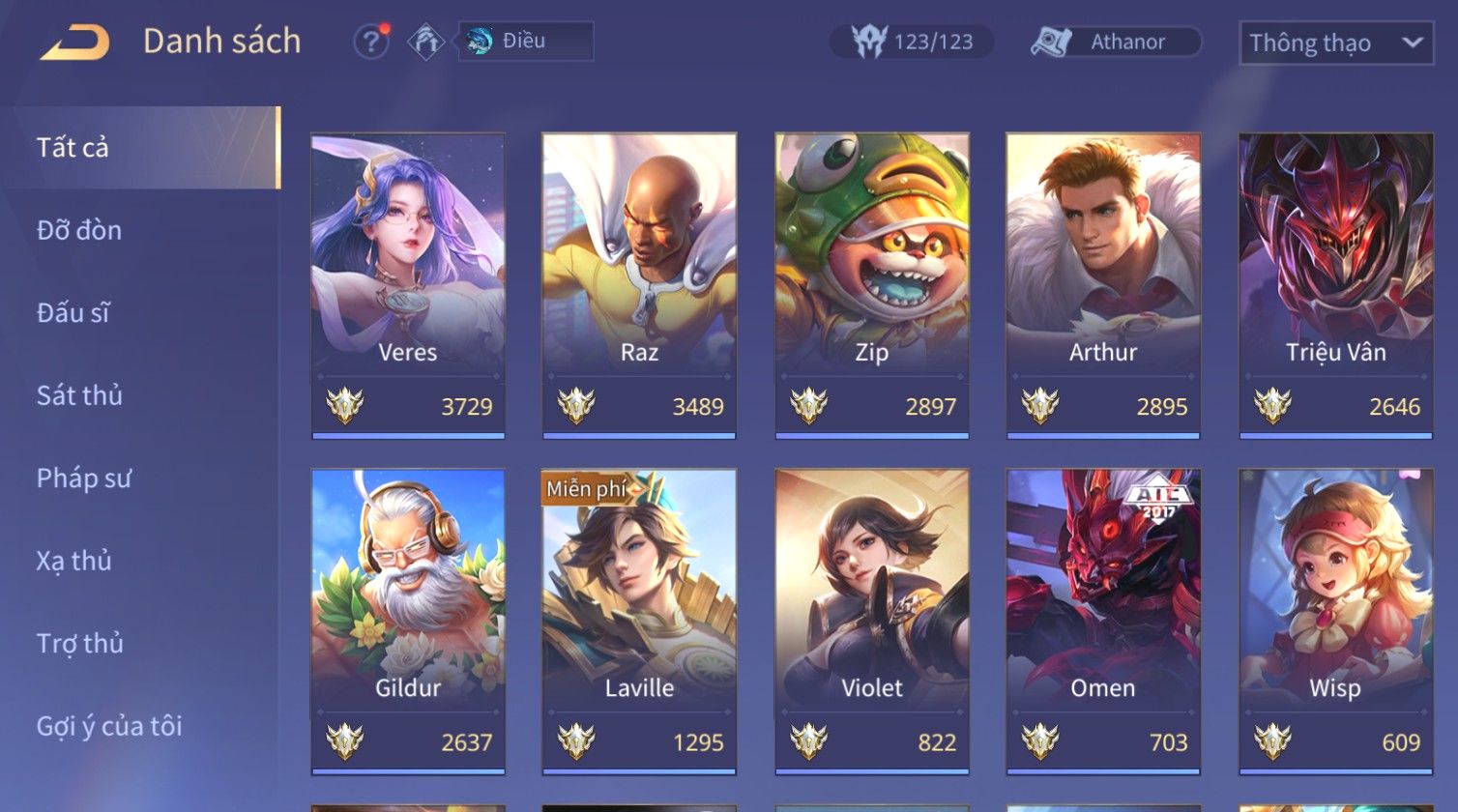Expand the Thông thạo sort dropdown
This screenshot has height=812, width=1458.
click(1335, 43)
